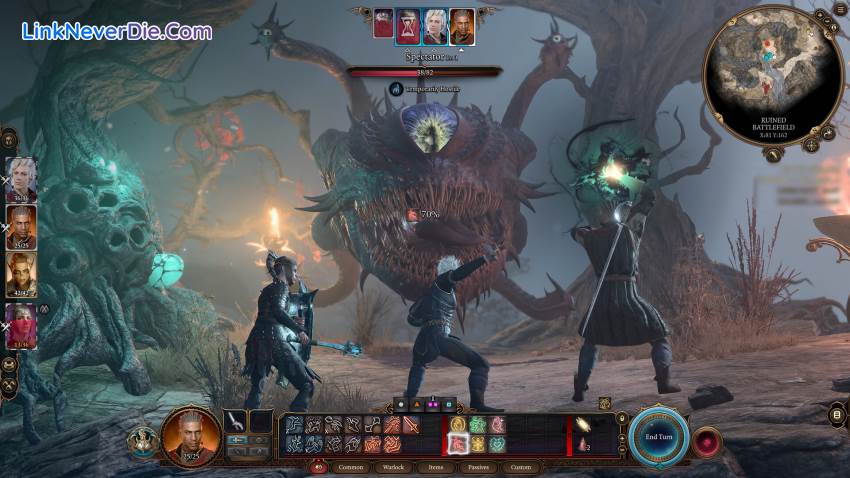The width and height of the screenshot is (850, 478).
Task: Select the main-hand weapon slot
Action: [235, 422]
